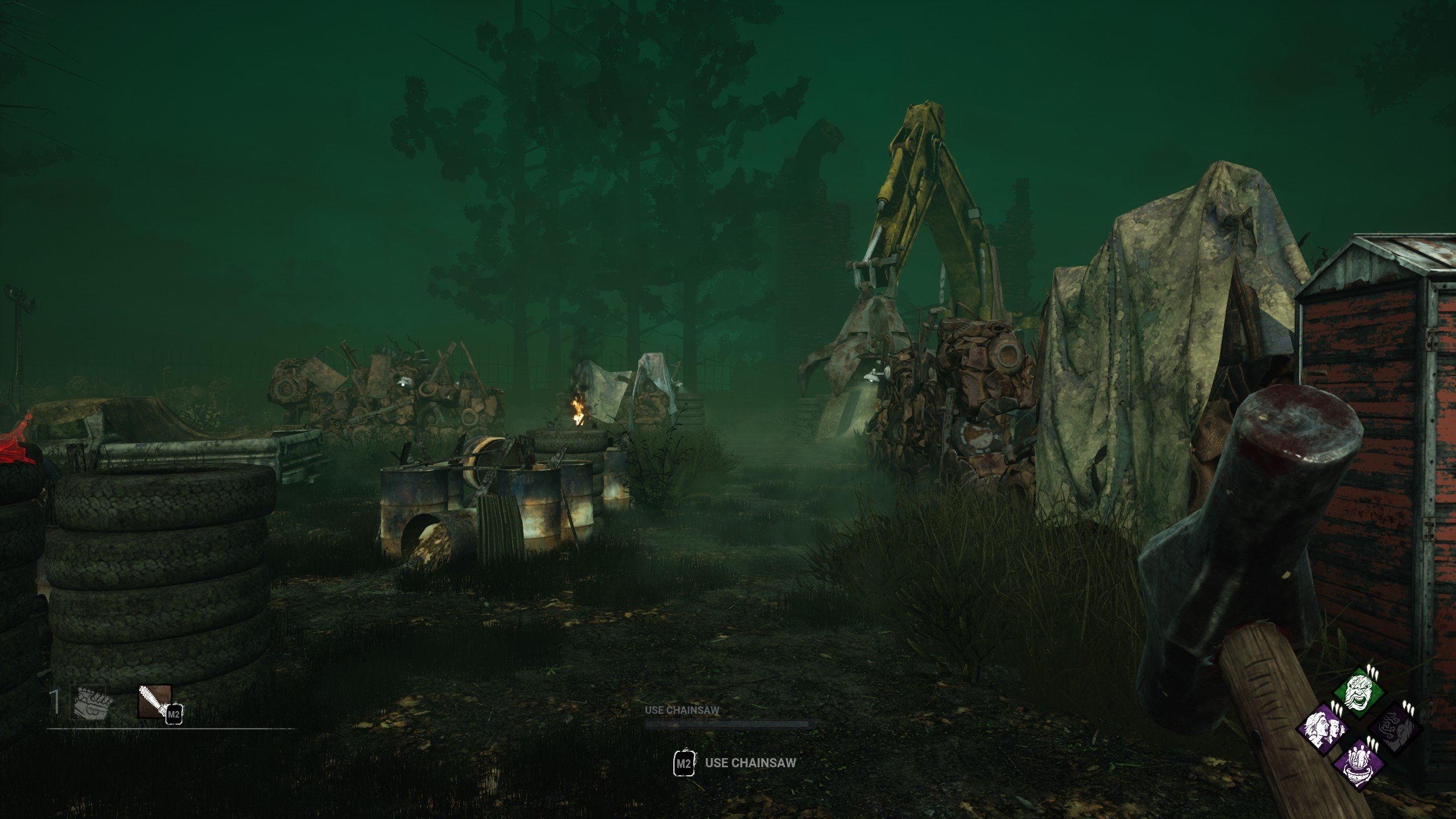Click the M2 key badge on the chainsaw slot
The image size is (1456, 819).
pos(175,715)
